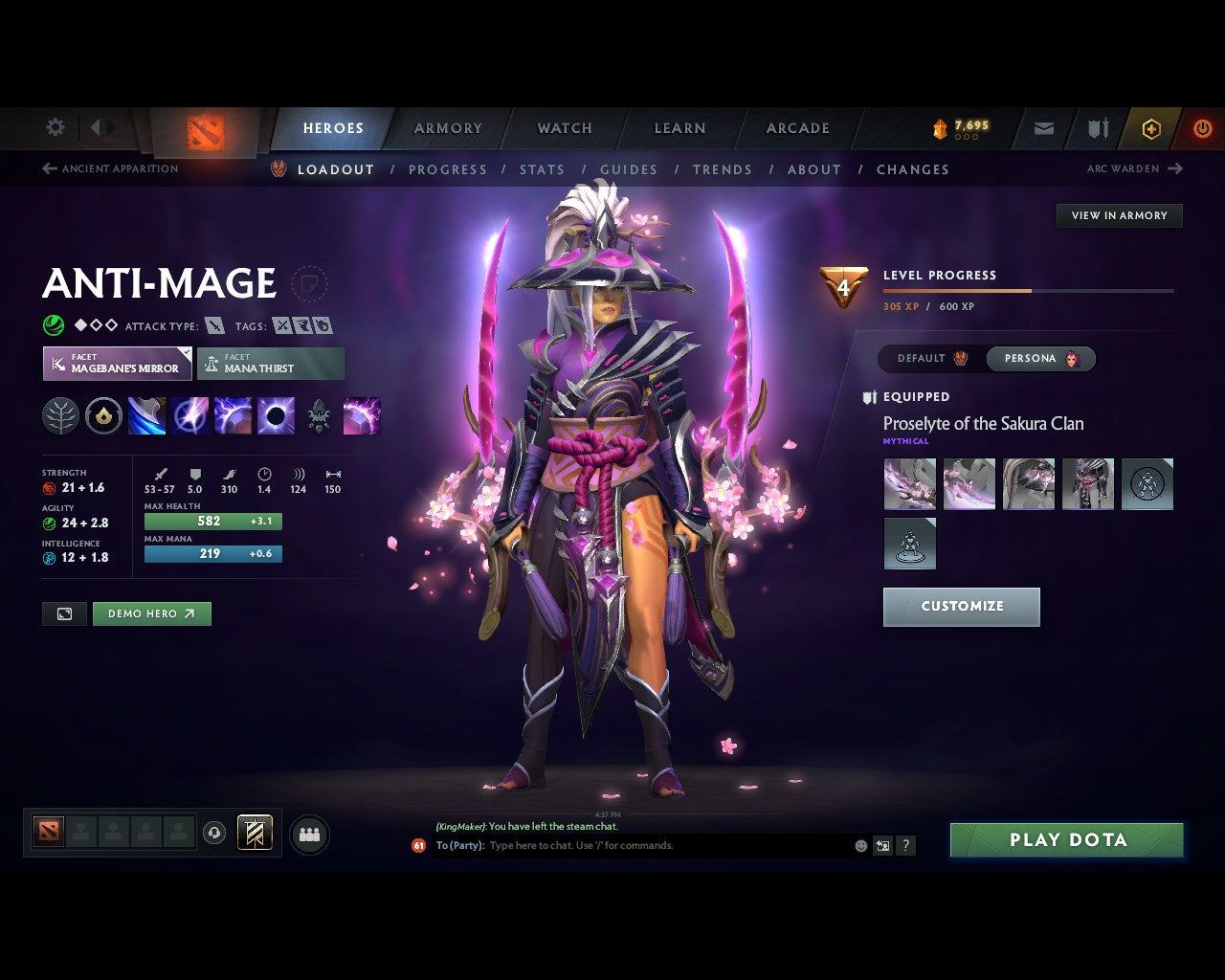Launch Demo Hero mode
Viewport: 1225px width, 980px height.
(x=151, y=614)
